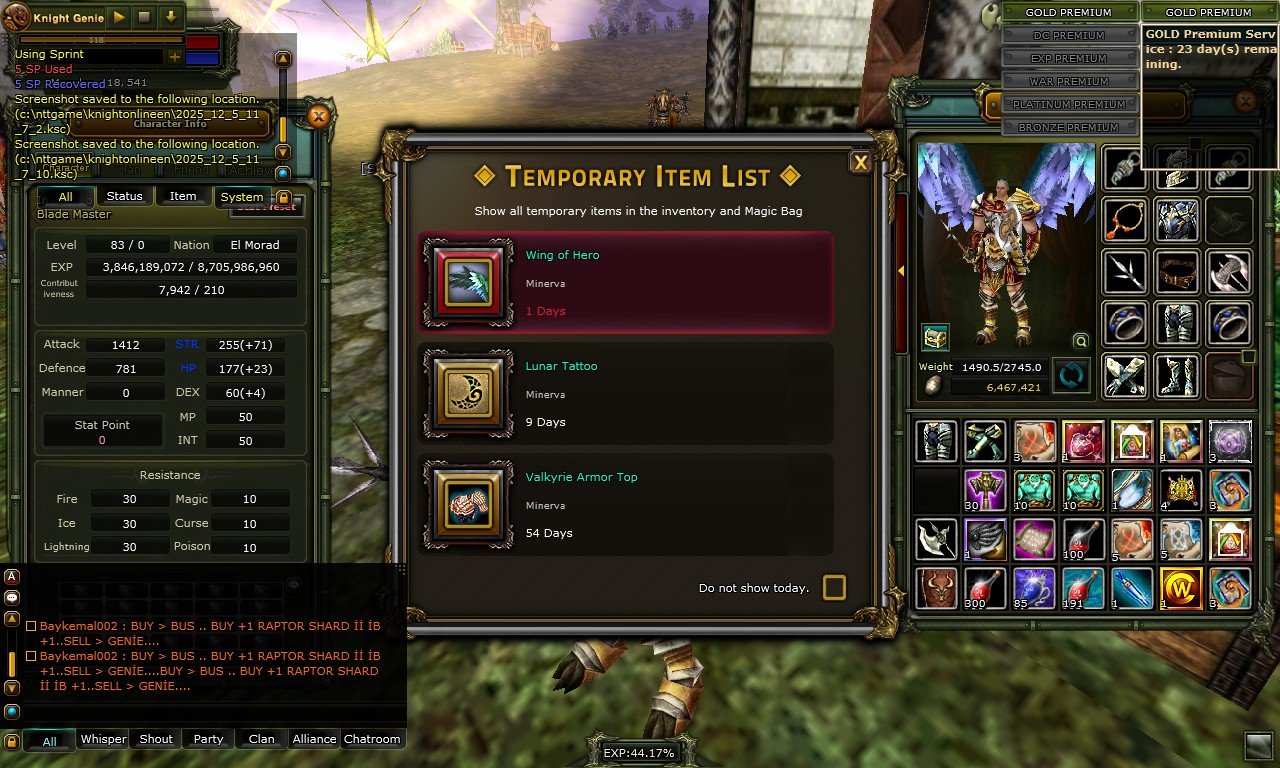The height and width of the screenshot is (768, 1280).
Task: Start Knight Genie with the play icon
Action: 118,17
